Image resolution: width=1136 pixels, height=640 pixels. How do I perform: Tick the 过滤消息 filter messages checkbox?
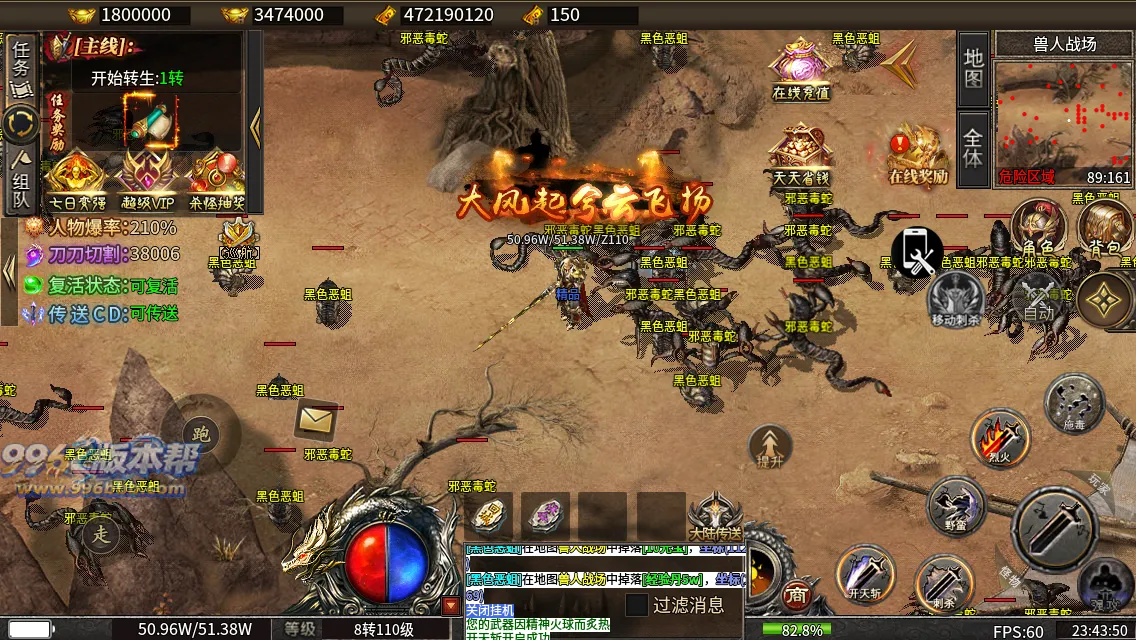pyautogui.click(x=637, y=605)
